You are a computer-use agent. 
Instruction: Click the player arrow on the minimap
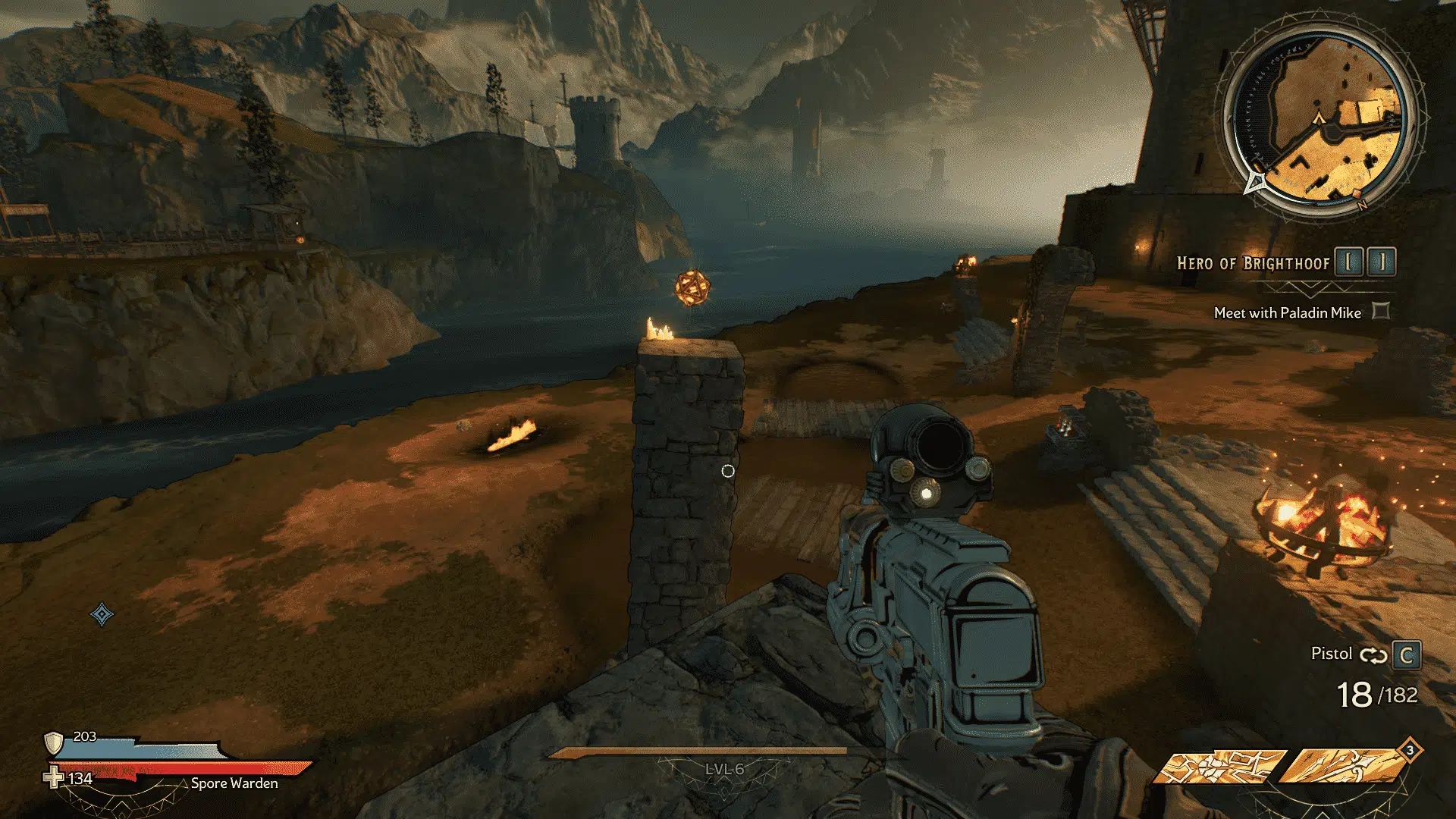1319,118
